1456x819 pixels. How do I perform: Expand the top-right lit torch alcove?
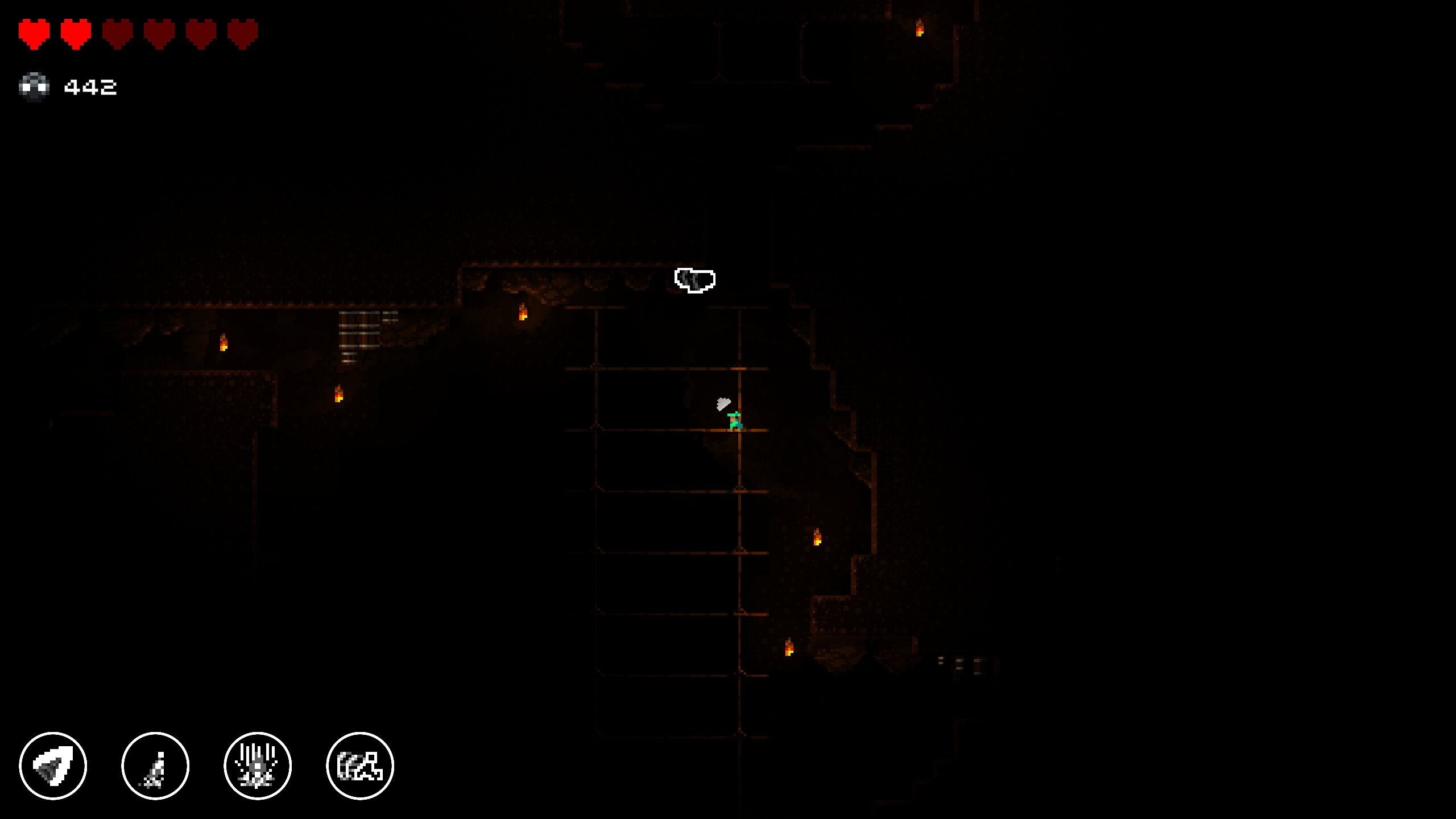(920, 28)
